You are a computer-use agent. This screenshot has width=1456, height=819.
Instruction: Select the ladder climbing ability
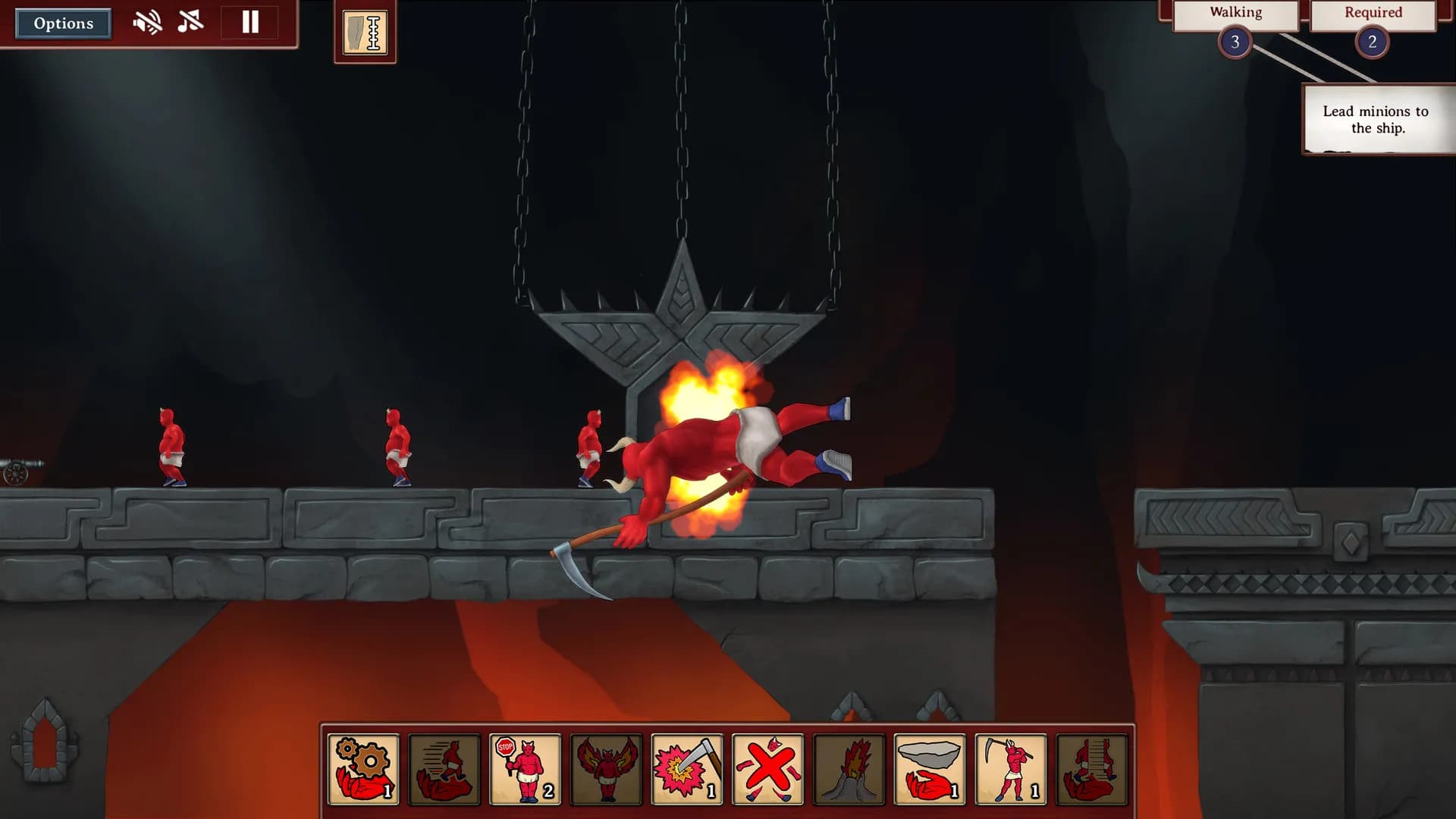point(1091,770)
